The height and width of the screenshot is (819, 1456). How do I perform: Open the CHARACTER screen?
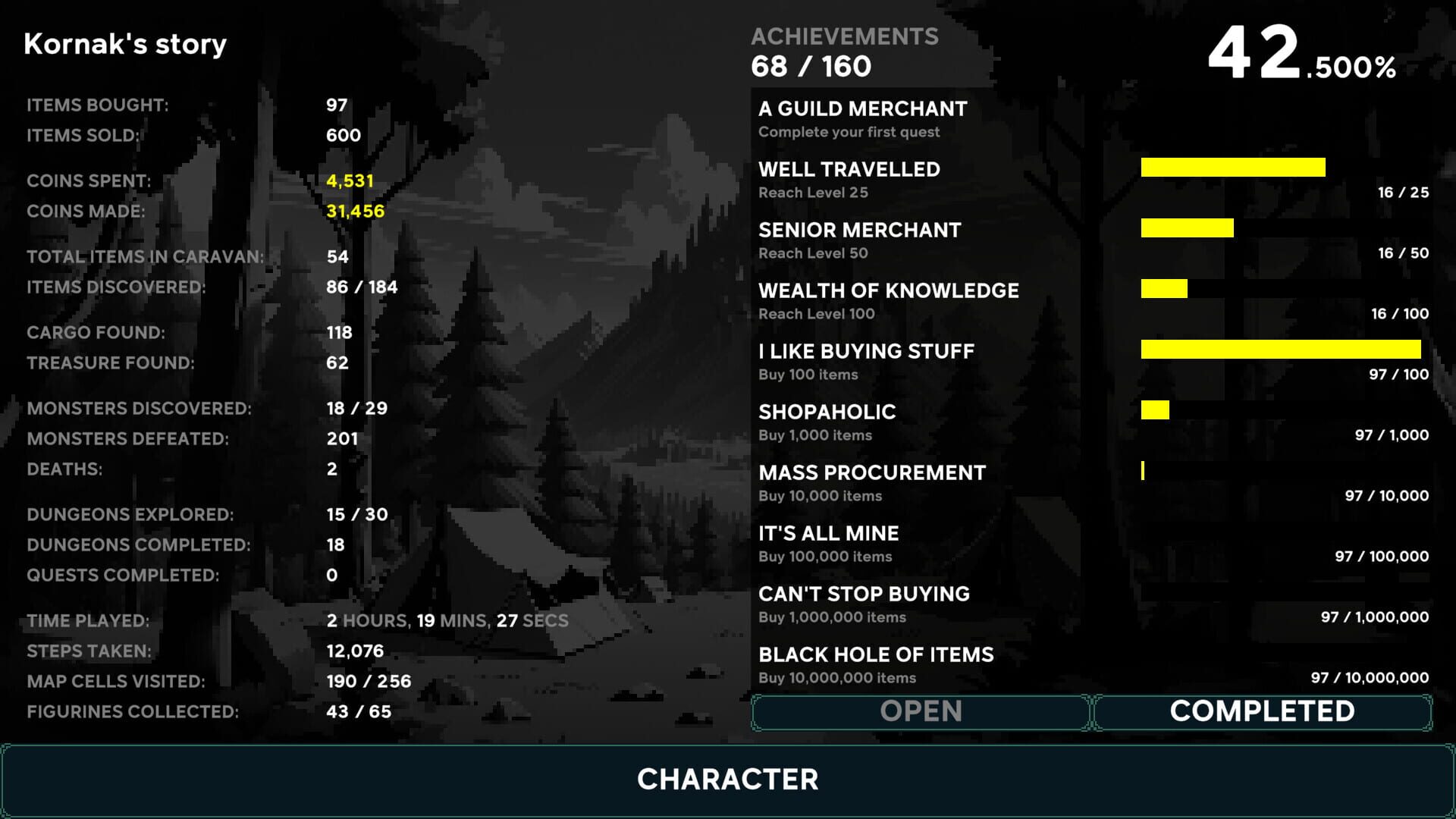(x=728, y=780)
